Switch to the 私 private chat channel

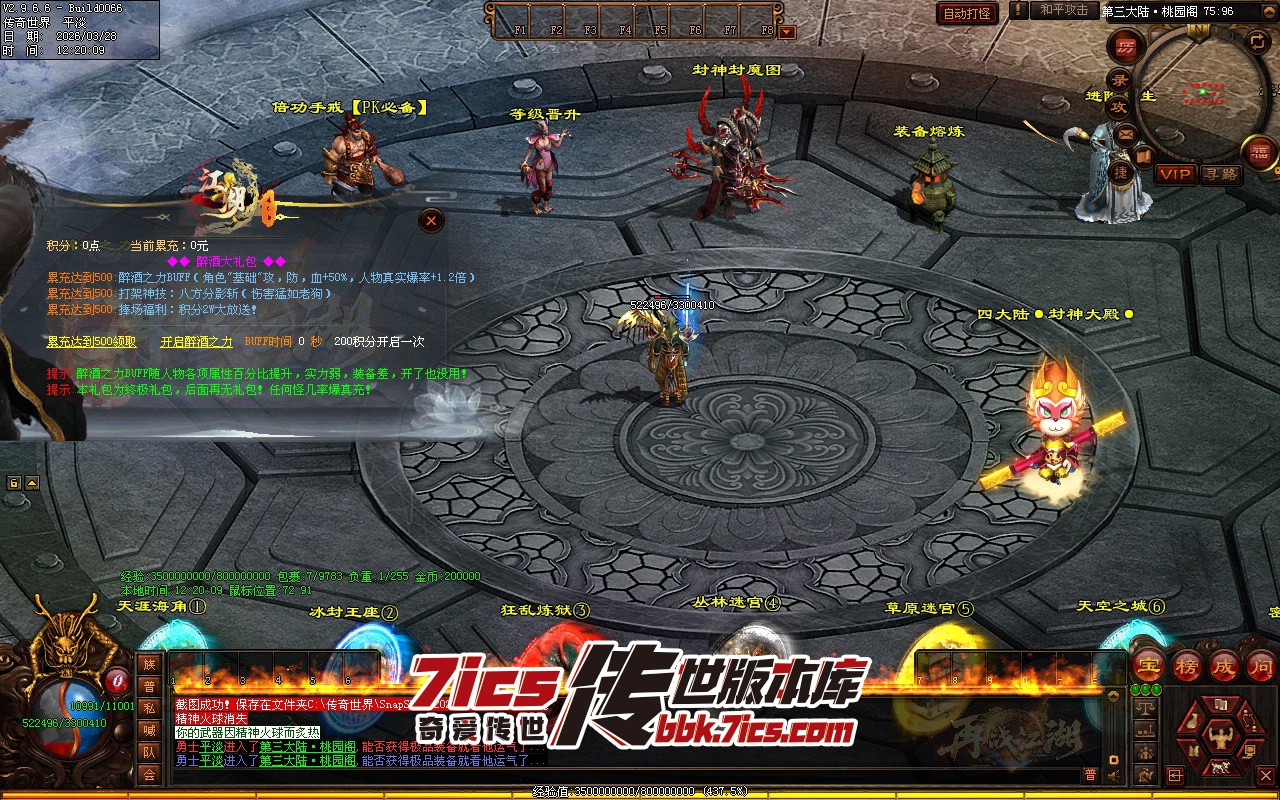click(x=149, y=709)
